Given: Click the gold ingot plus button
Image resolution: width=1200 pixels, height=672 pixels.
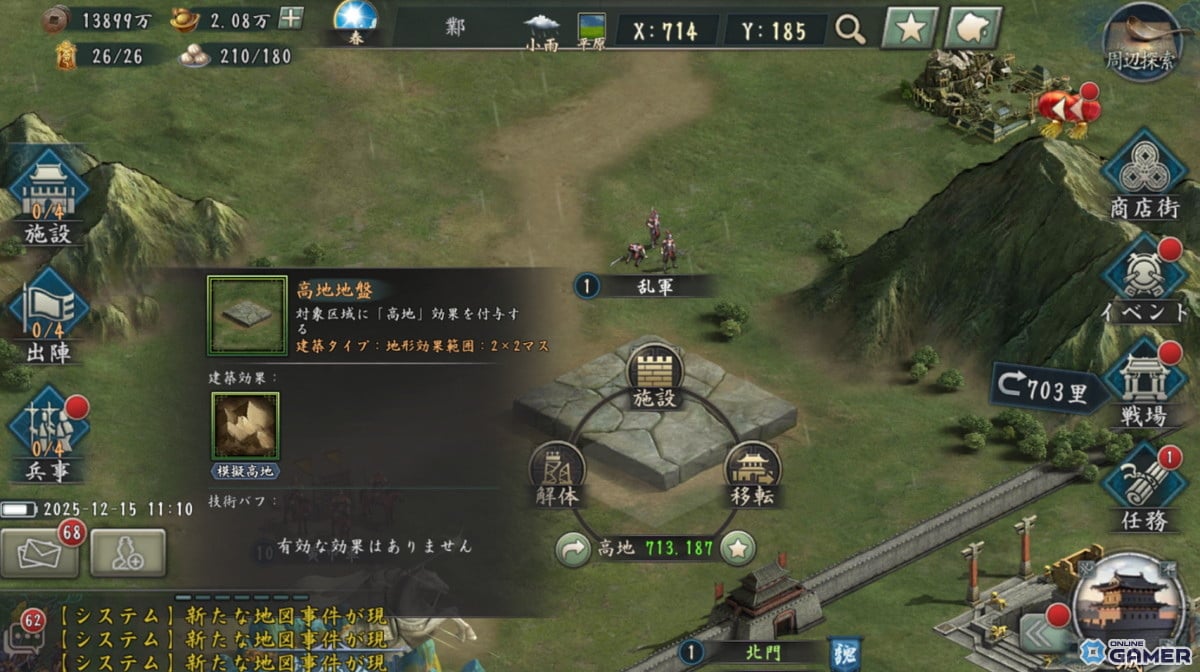Looking at the screenshot, I should 290,18.
